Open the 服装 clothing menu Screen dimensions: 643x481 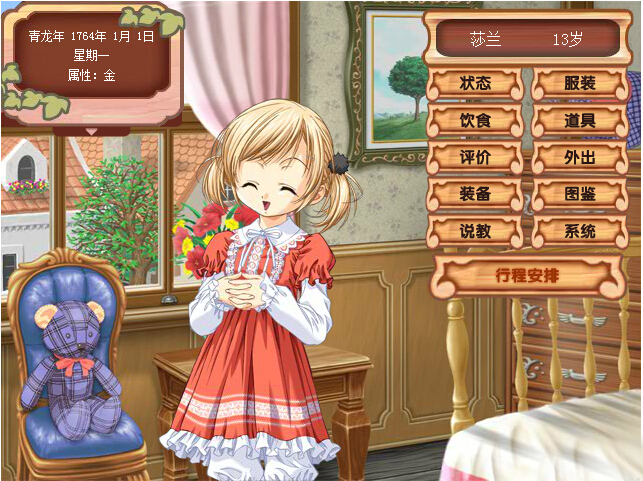pyautogui.click(x=579, y=84)
